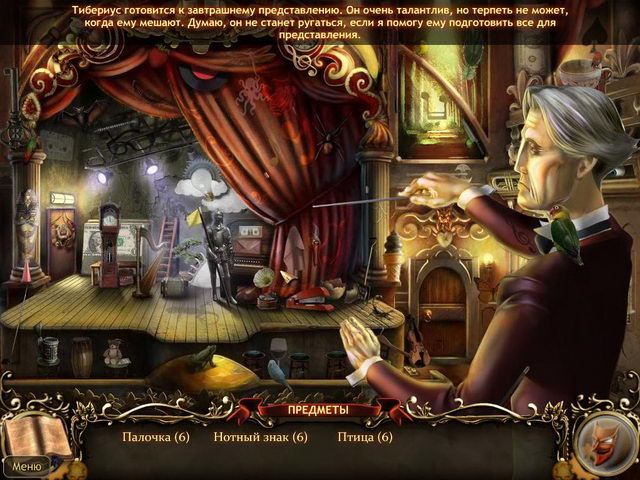Select the Нотный знак (6) list entry

(260, 437)
